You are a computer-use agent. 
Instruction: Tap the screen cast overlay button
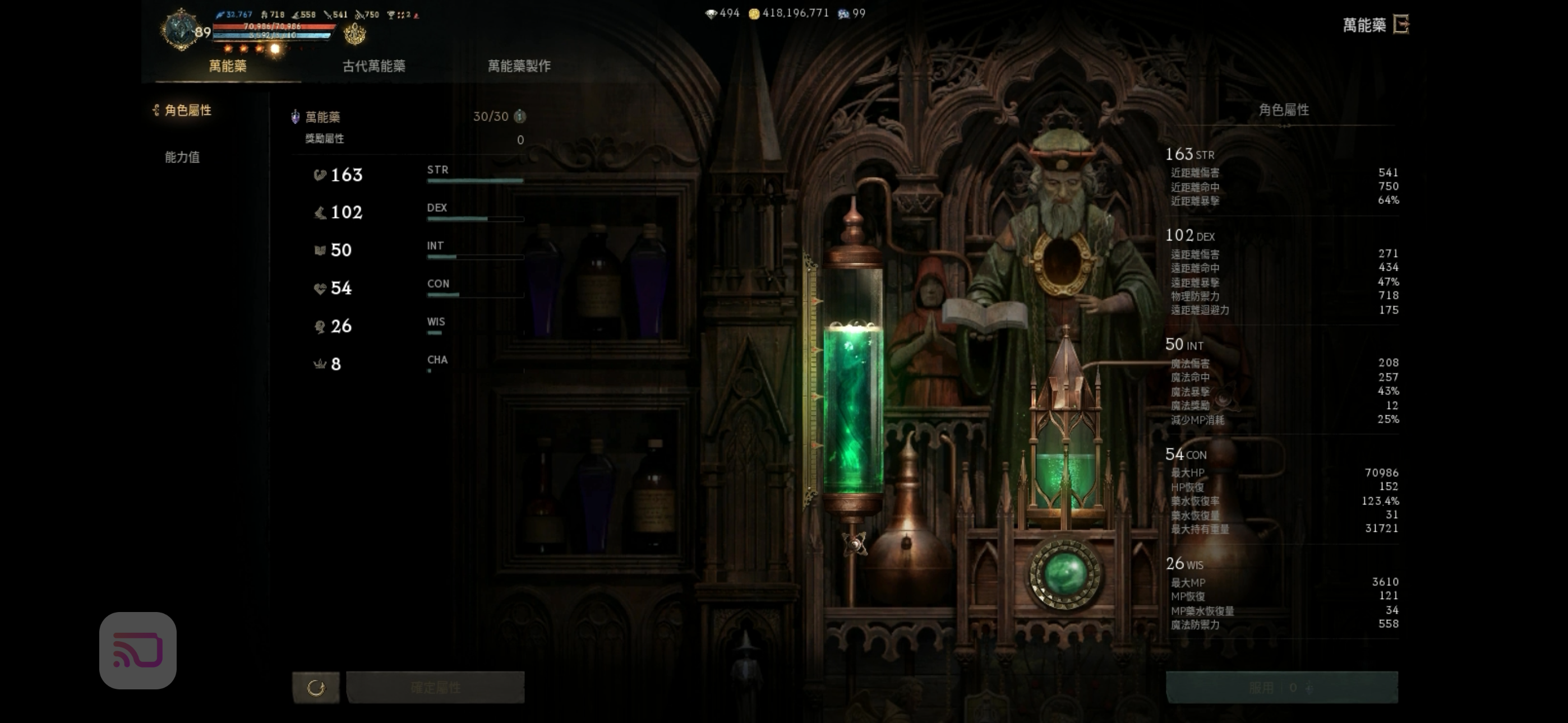pos(138,650)
